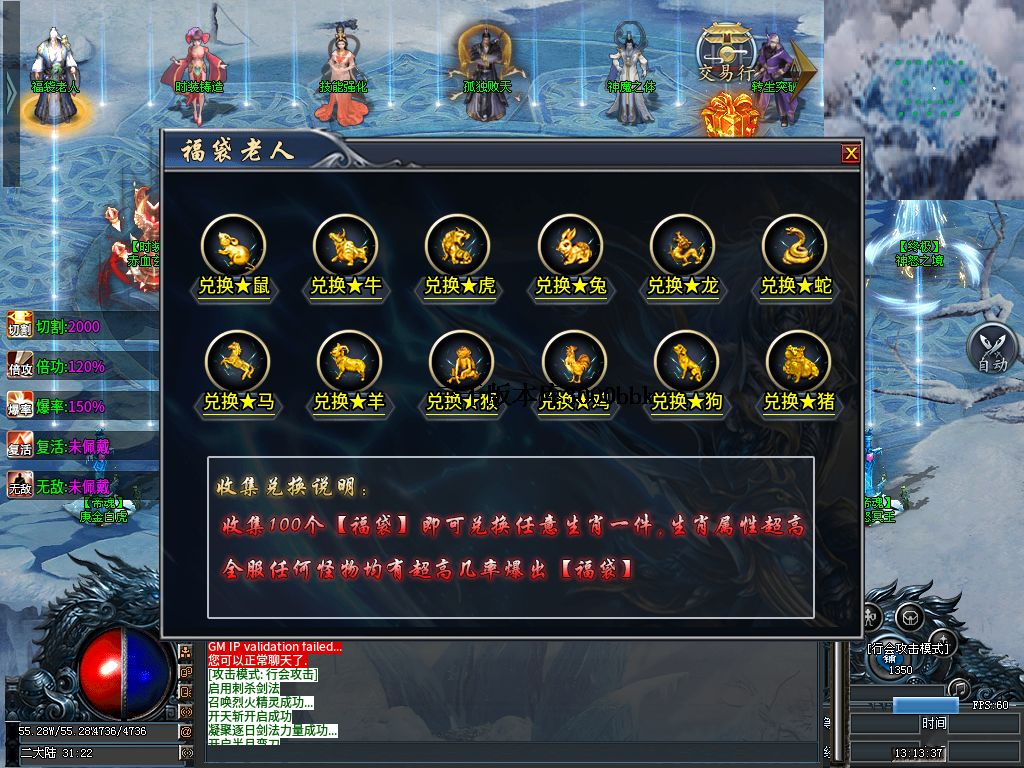Toggle the 自动 auto-combat button
Image resolution: width=1024 pixels, height=768 pixels.
[992, 349]
